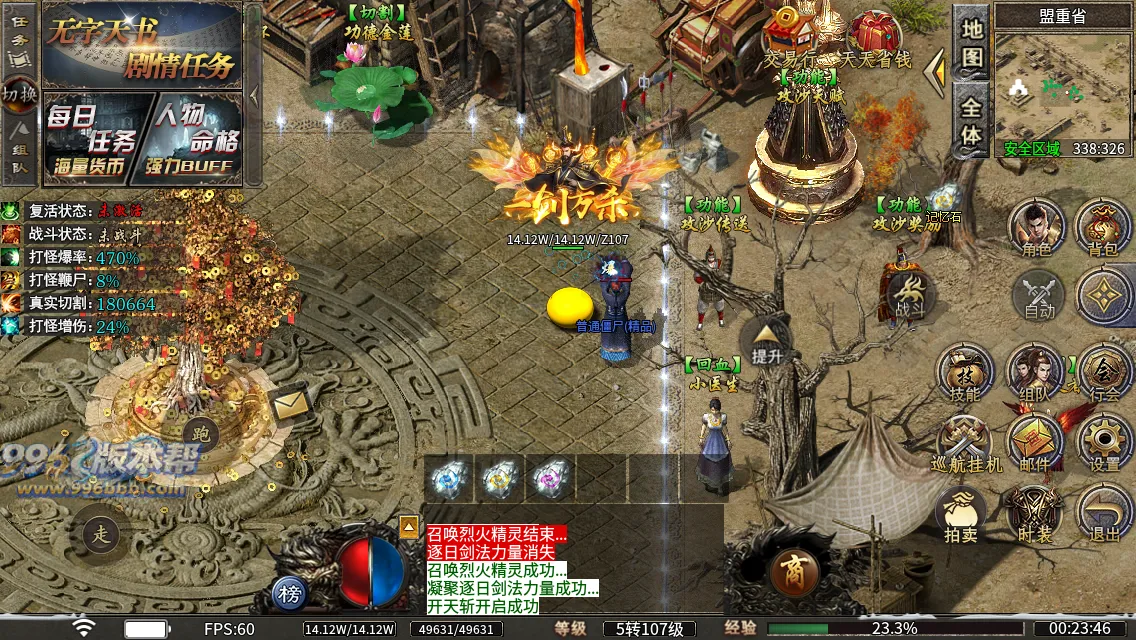Open the 组队 team menu icon
1136x640 pixels.
click(1035, 373)
